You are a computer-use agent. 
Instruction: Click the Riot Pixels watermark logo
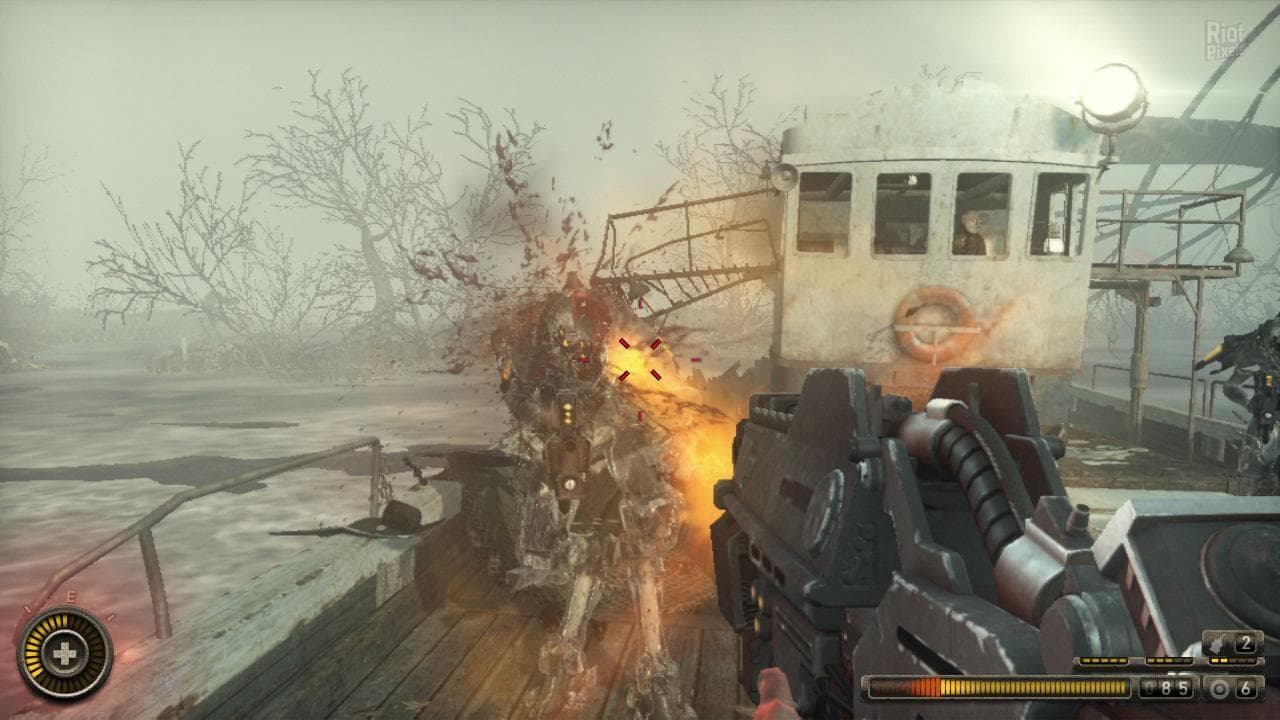(x=1227, y=40)
